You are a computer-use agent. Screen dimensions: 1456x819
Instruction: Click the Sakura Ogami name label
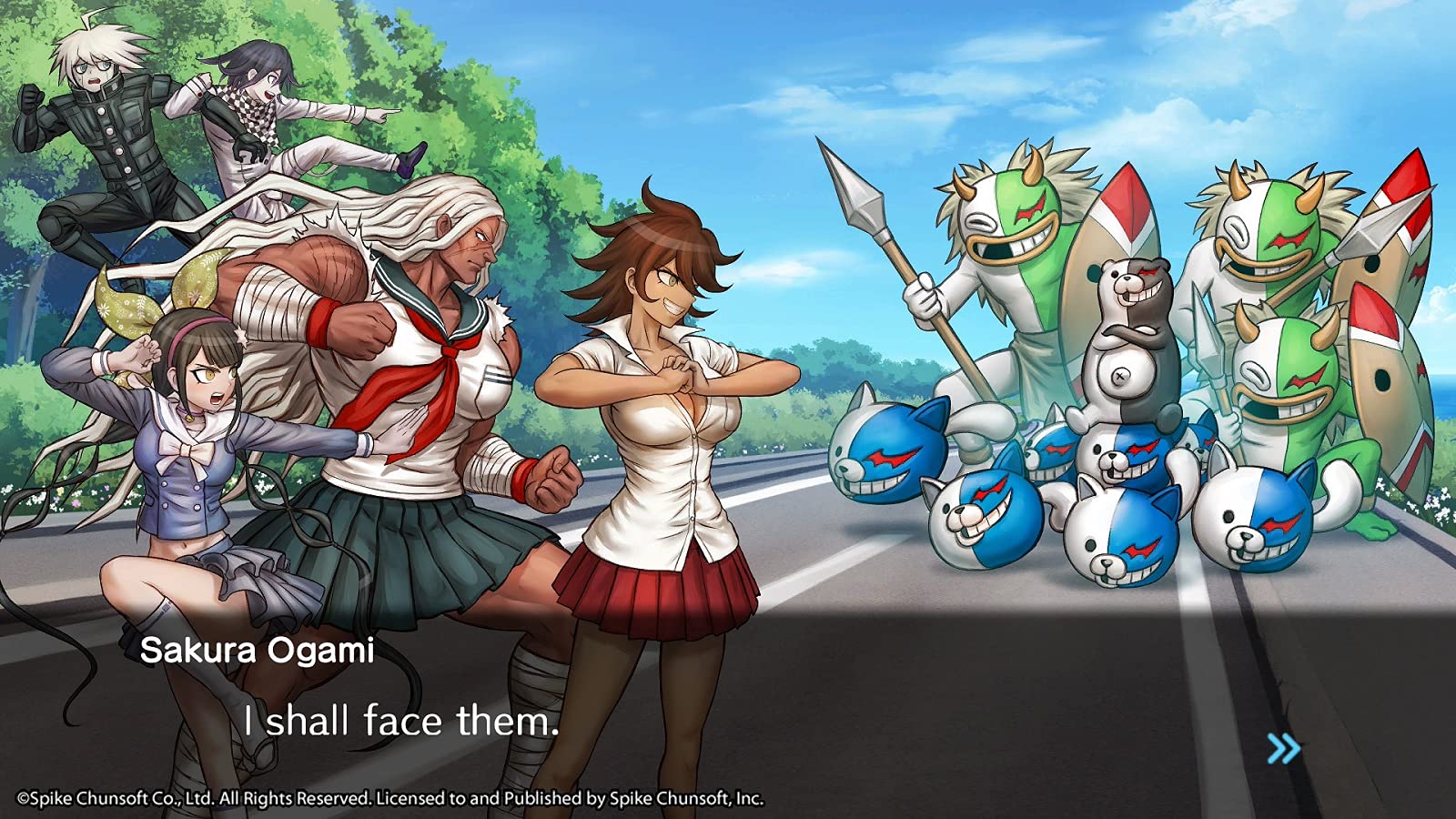click(x=259, y=649)
